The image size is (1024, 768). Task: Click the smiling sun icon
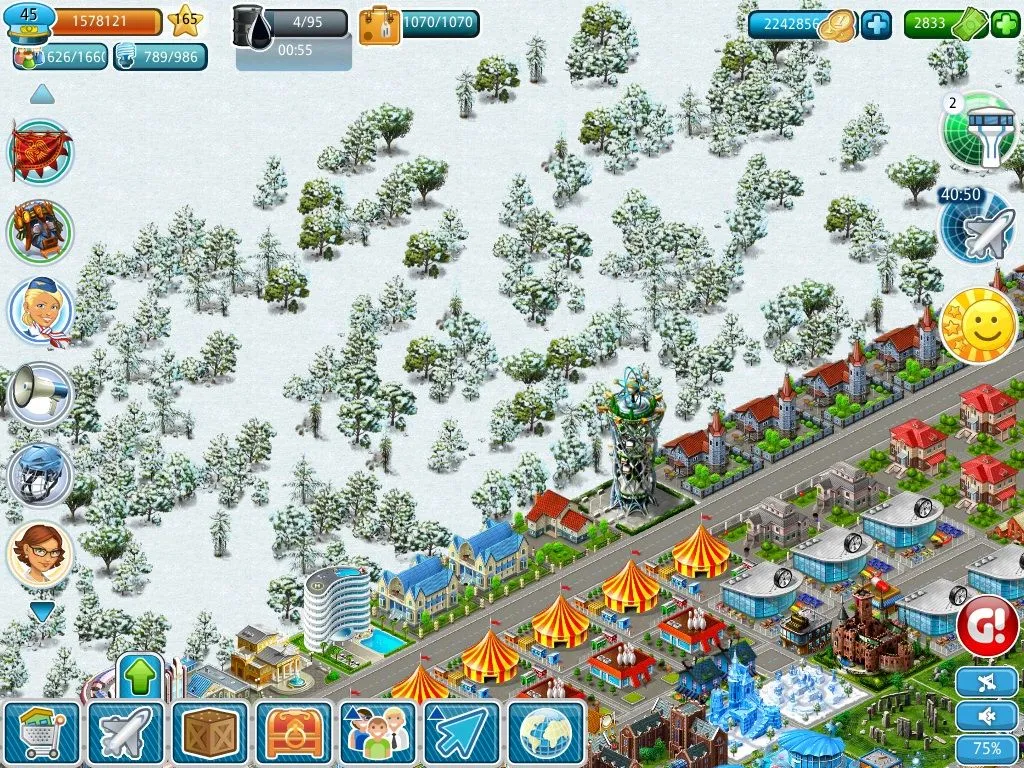979,326
